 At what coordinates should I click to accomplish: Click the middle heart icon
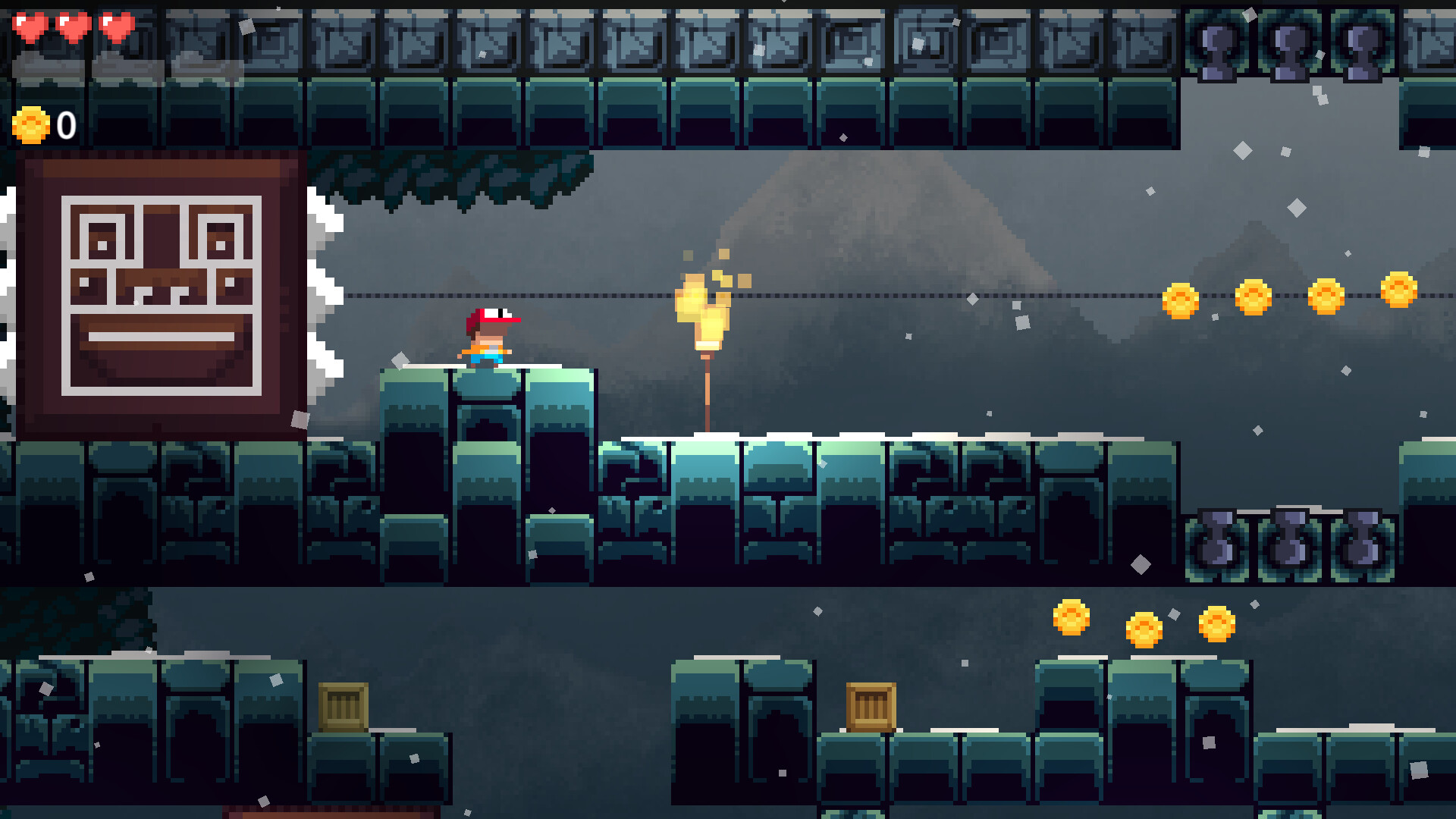(x=73, y=28)
